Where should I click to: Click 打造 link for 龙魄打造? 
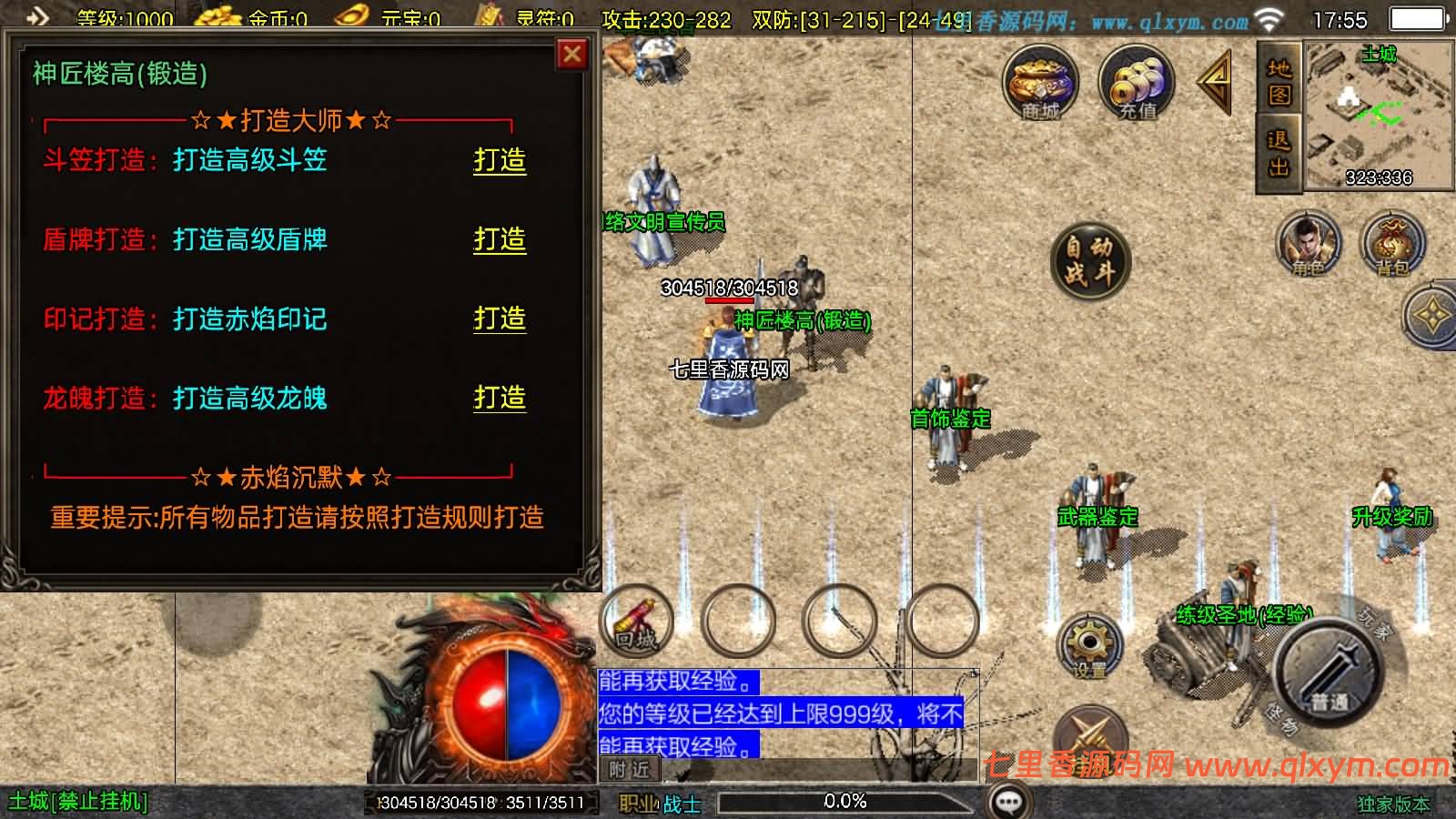coord(500,399)
